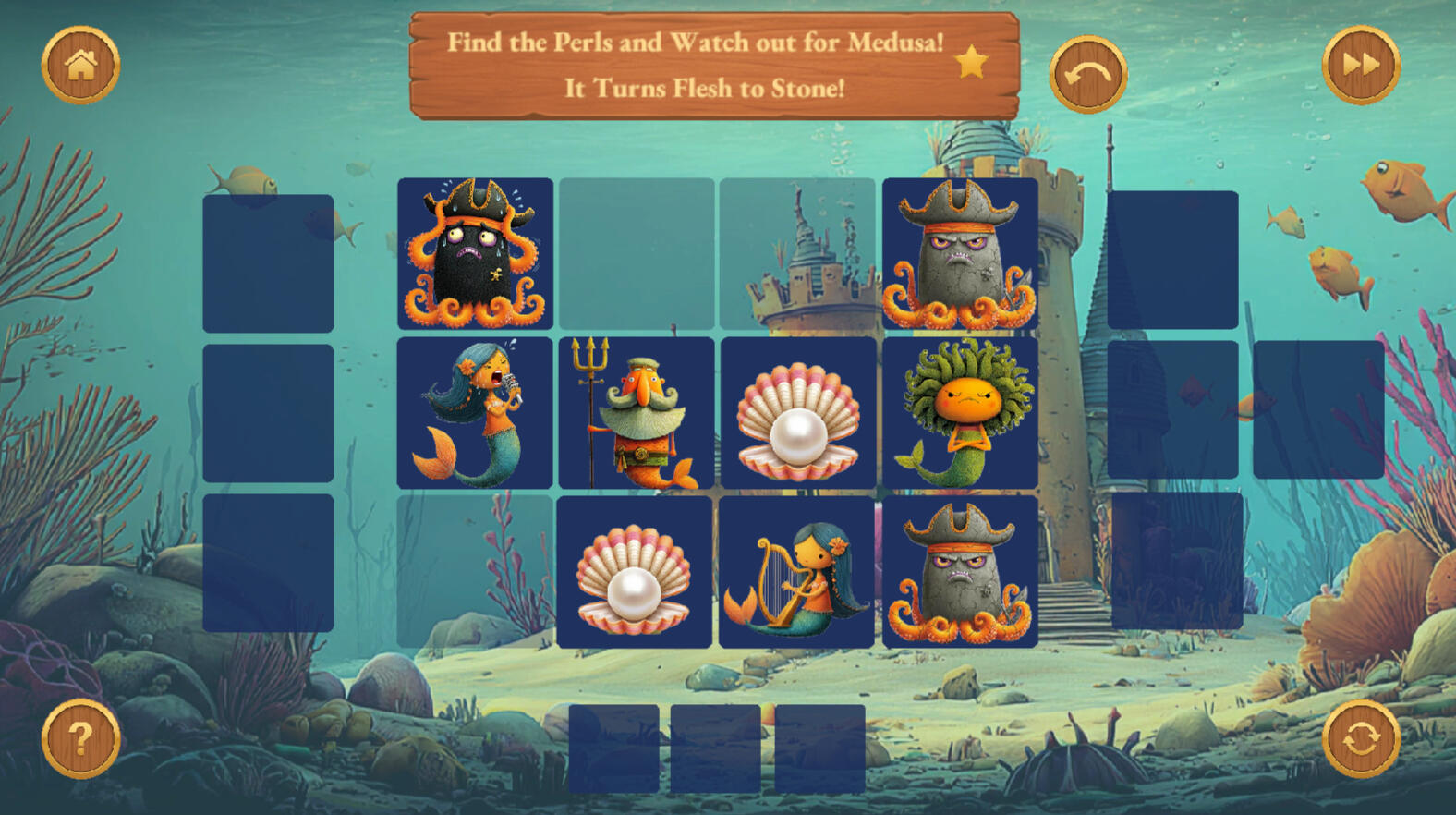Restart the level with the refresh button
Image resolution: width=1456 pixels, height=815 pixels.
pos(1360,738)
